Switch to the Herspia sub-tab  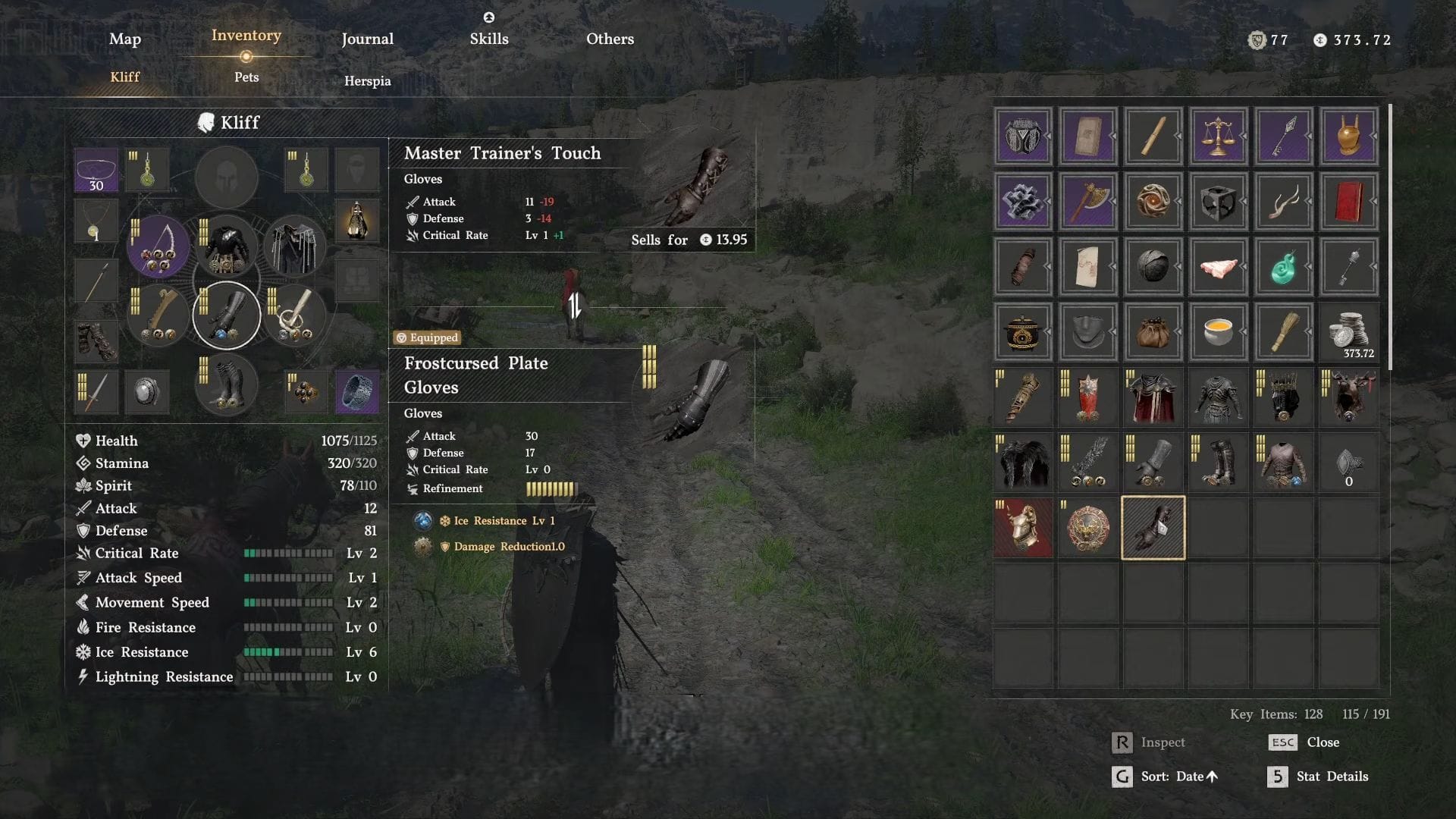pos(367,80)
